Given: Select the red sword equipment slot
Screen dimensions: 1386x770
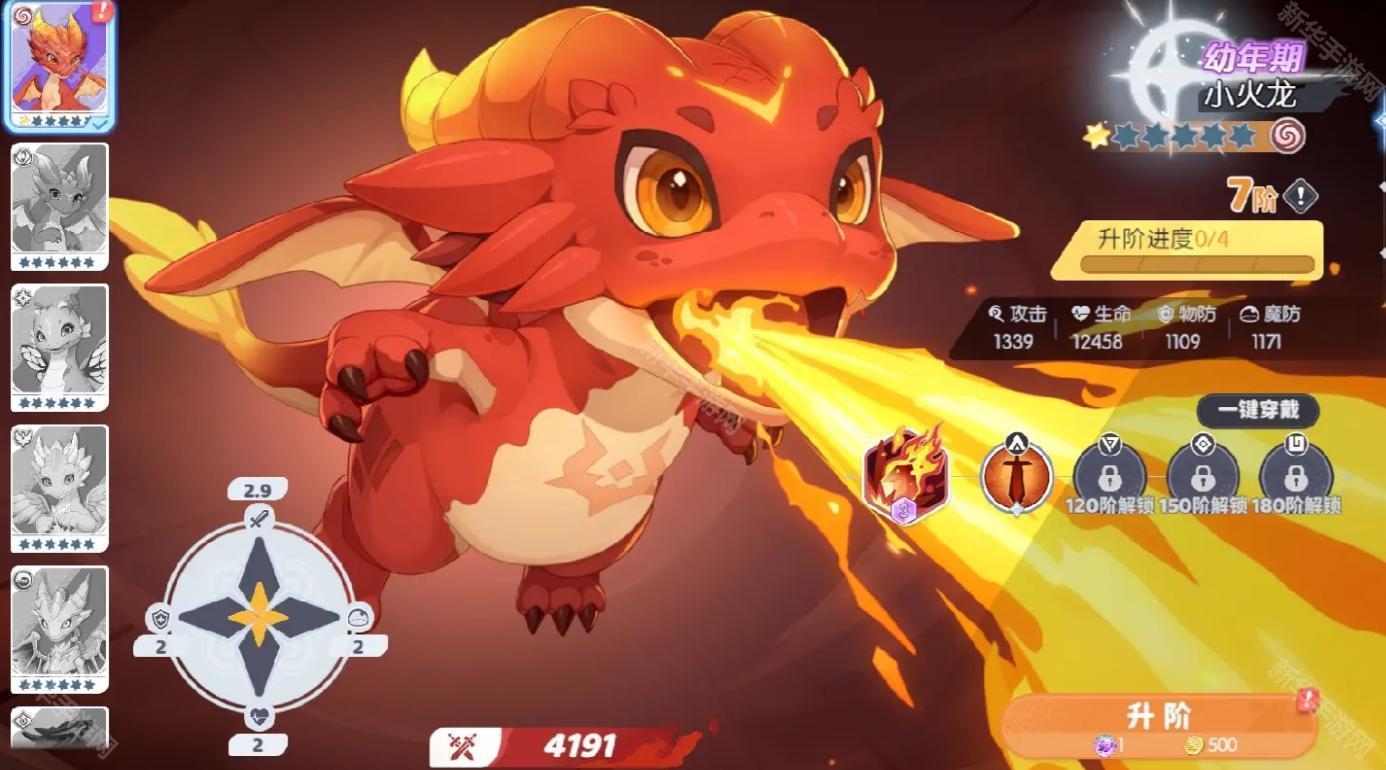Looking at the screenshot, I should click(1016, 473).
